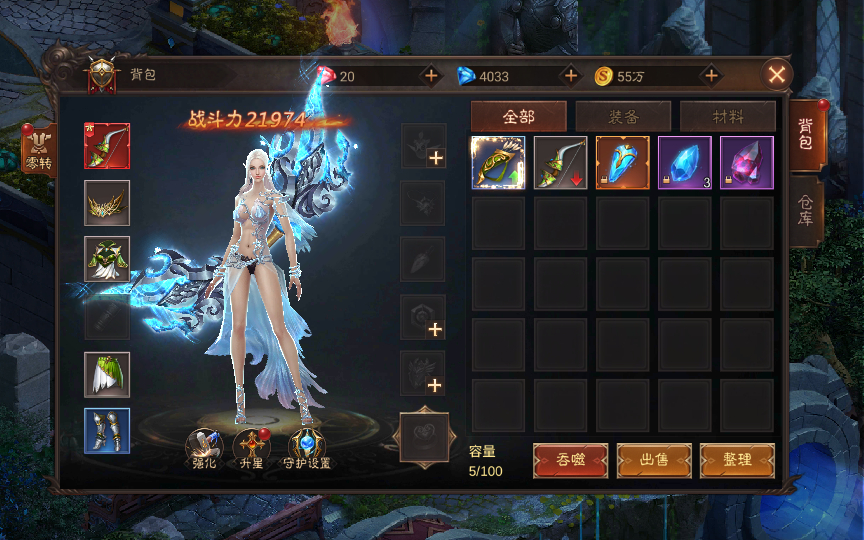
Task: Open 守护设置 guardian settings
Action: coord(306,449)
